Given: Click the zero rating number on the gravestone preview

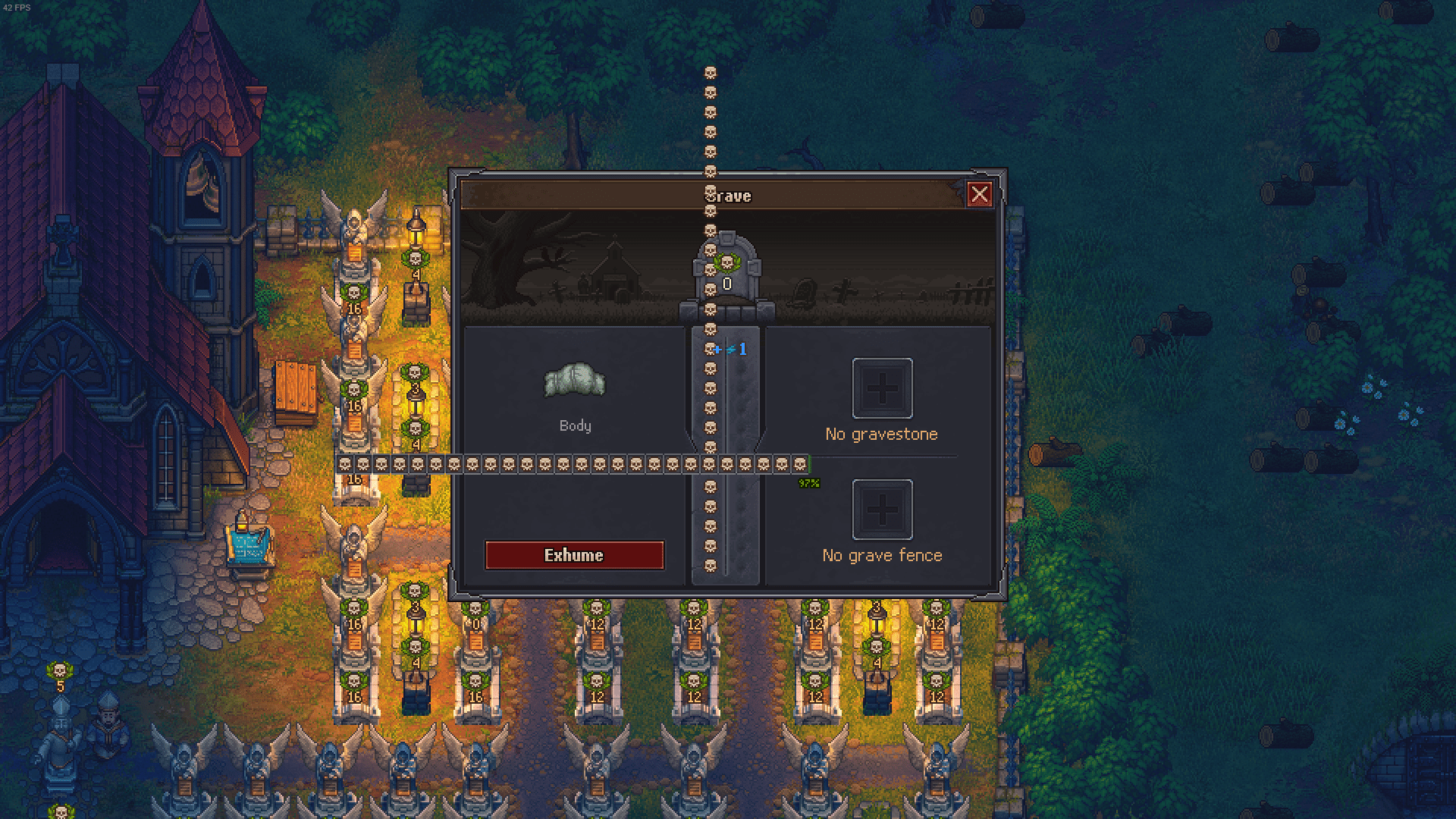Looking at the screenshot, I should 726,284.
